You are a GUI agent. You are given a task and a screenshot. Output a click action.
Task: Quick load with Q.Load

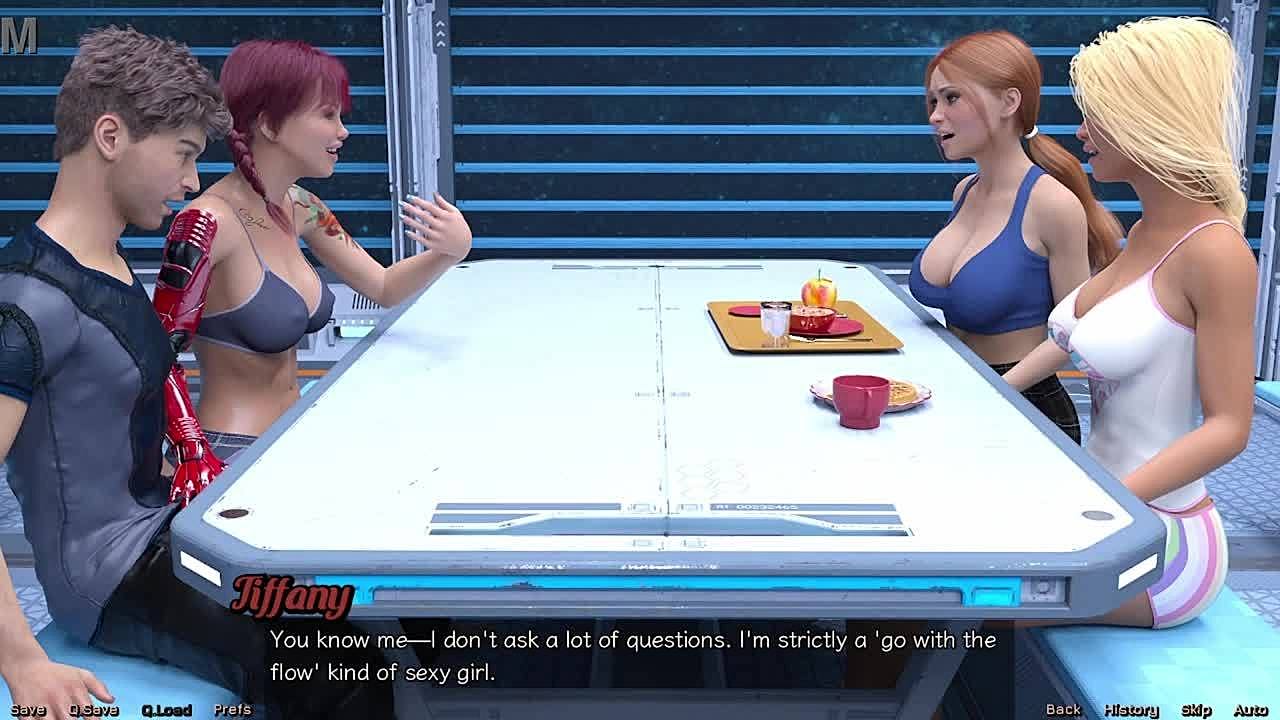[x=166, y=709]
